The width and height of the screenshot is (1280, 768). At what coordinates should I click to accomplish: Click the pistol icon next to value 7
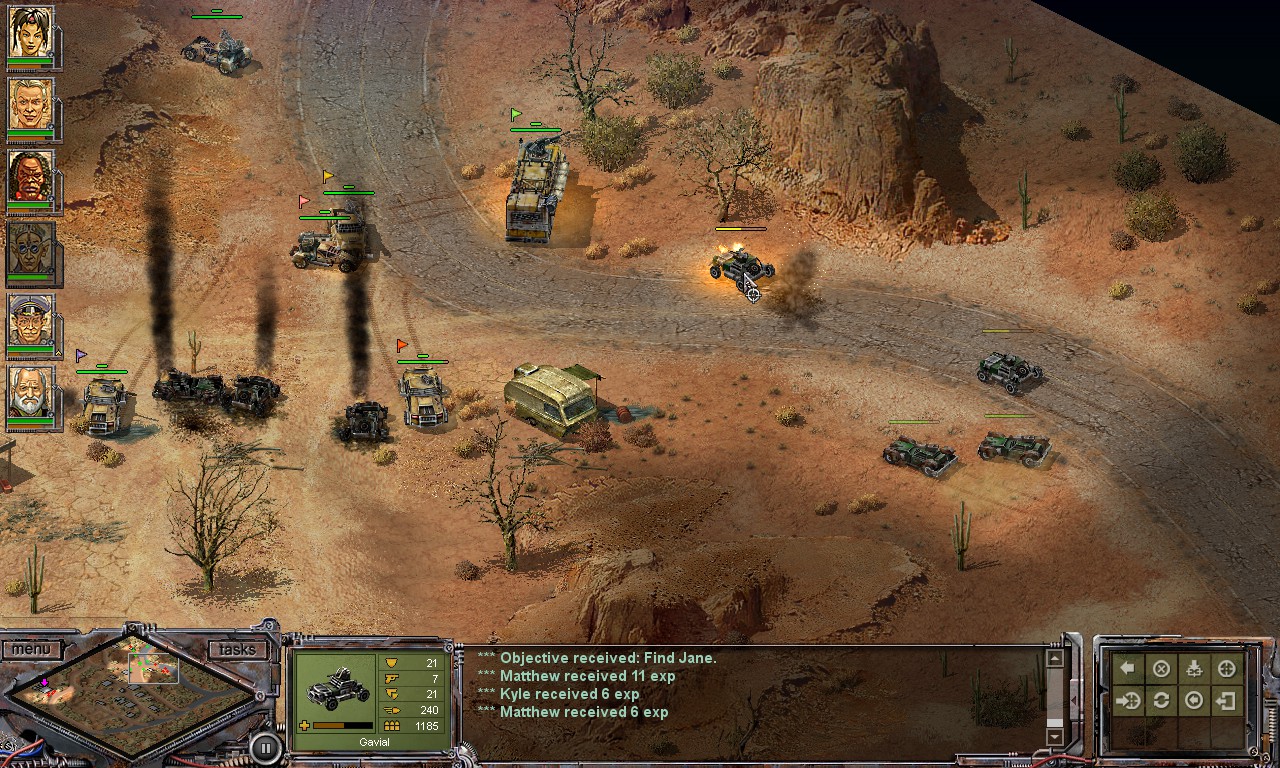[x=390, y=678]
